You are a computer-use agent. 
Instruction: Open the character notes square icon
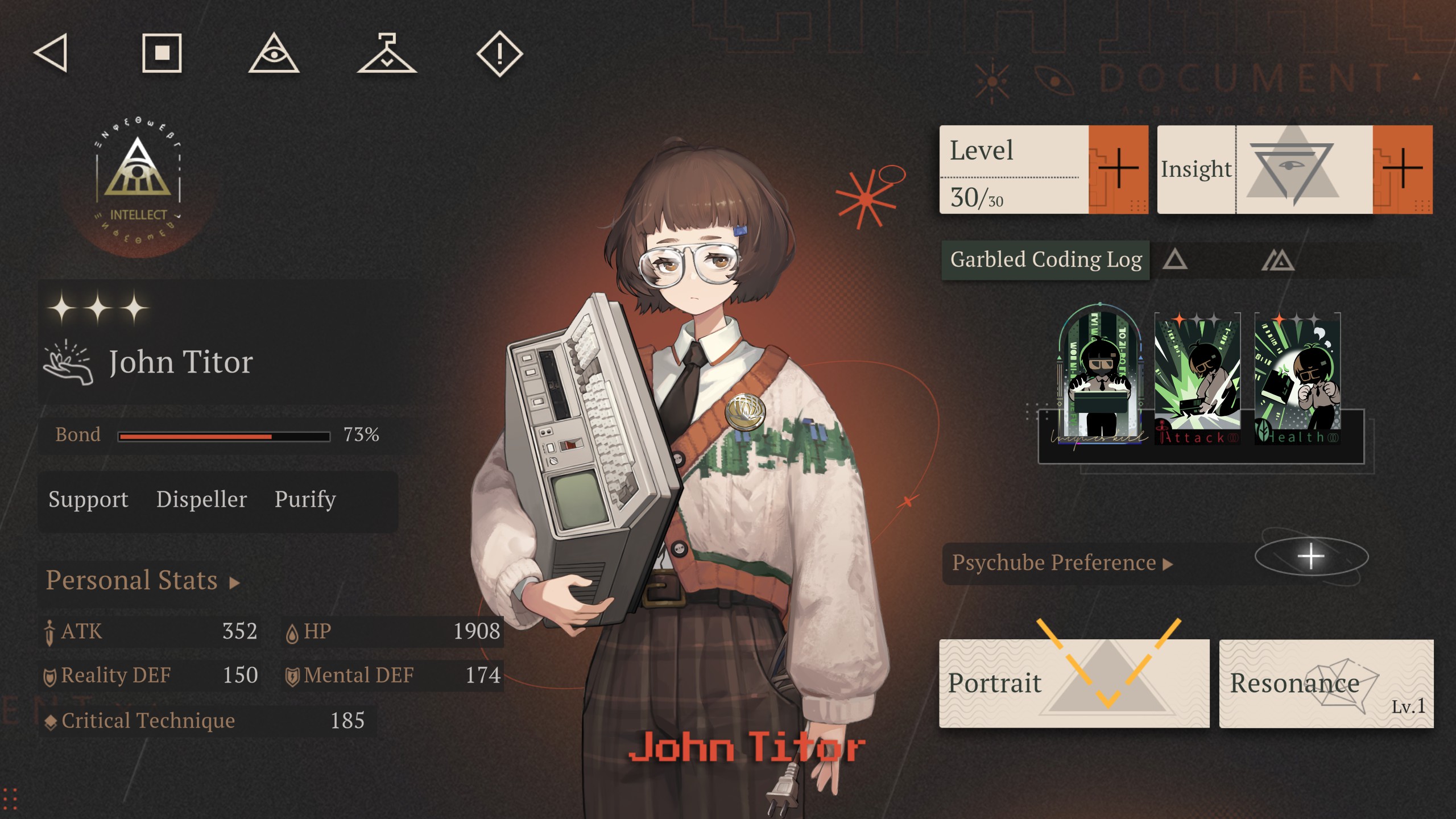point(161,53)
